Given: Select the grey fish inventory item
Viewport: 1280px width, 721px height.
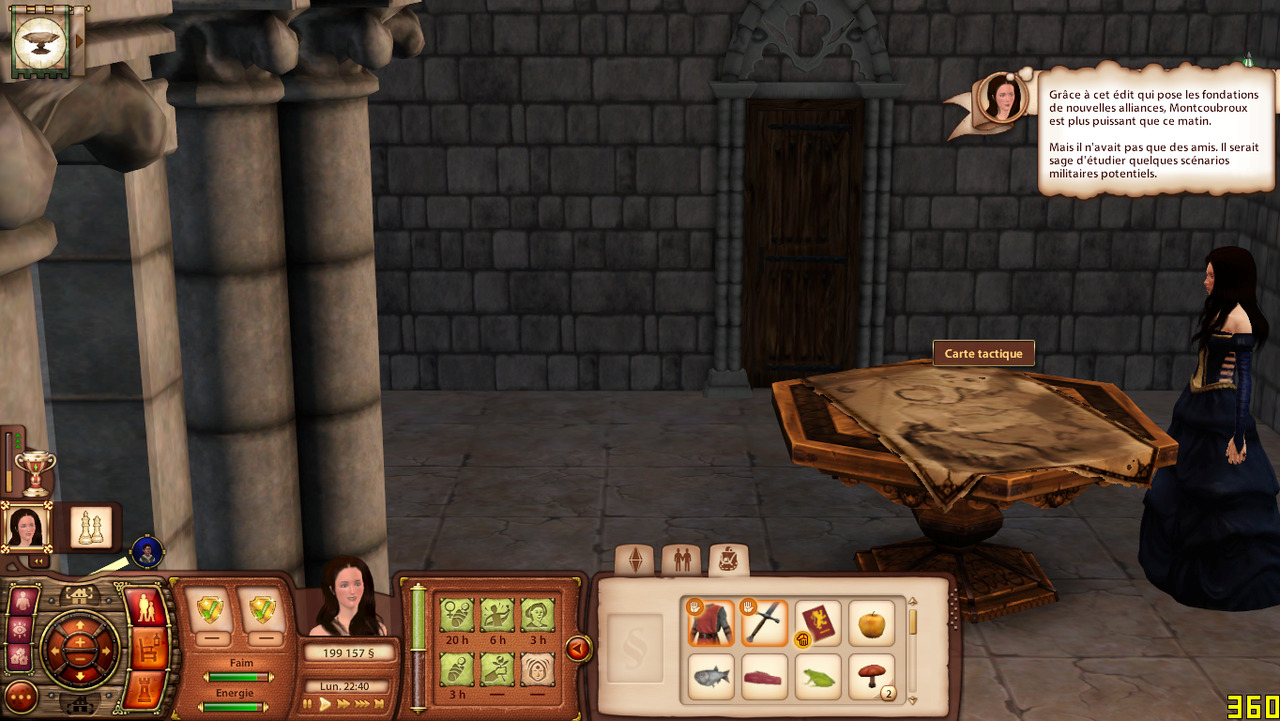Looking at the screenshot, I should pos(711,677).
